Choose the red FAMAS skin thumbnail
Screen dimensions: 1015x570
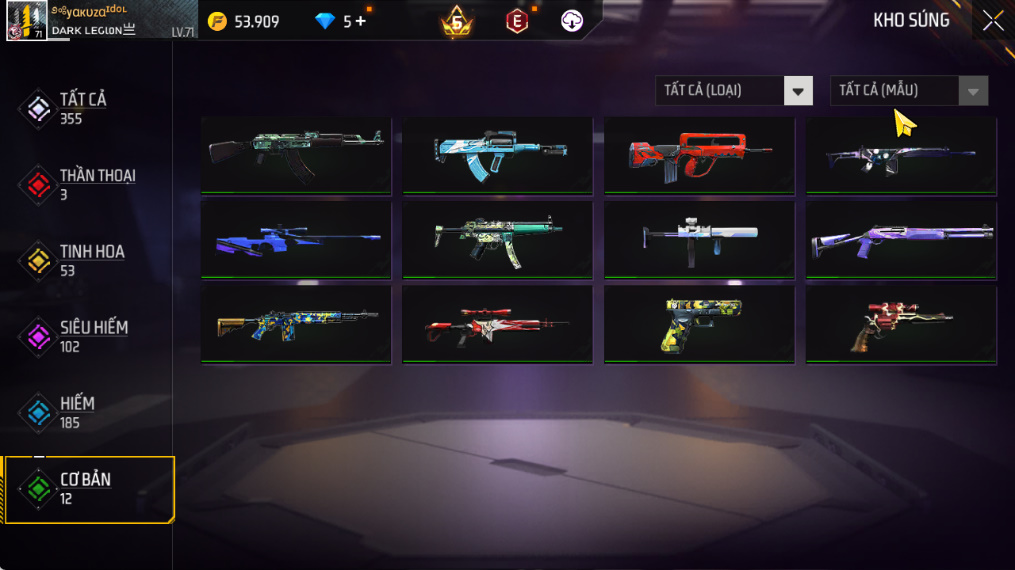pyautogui.click(x=699, y=154)
